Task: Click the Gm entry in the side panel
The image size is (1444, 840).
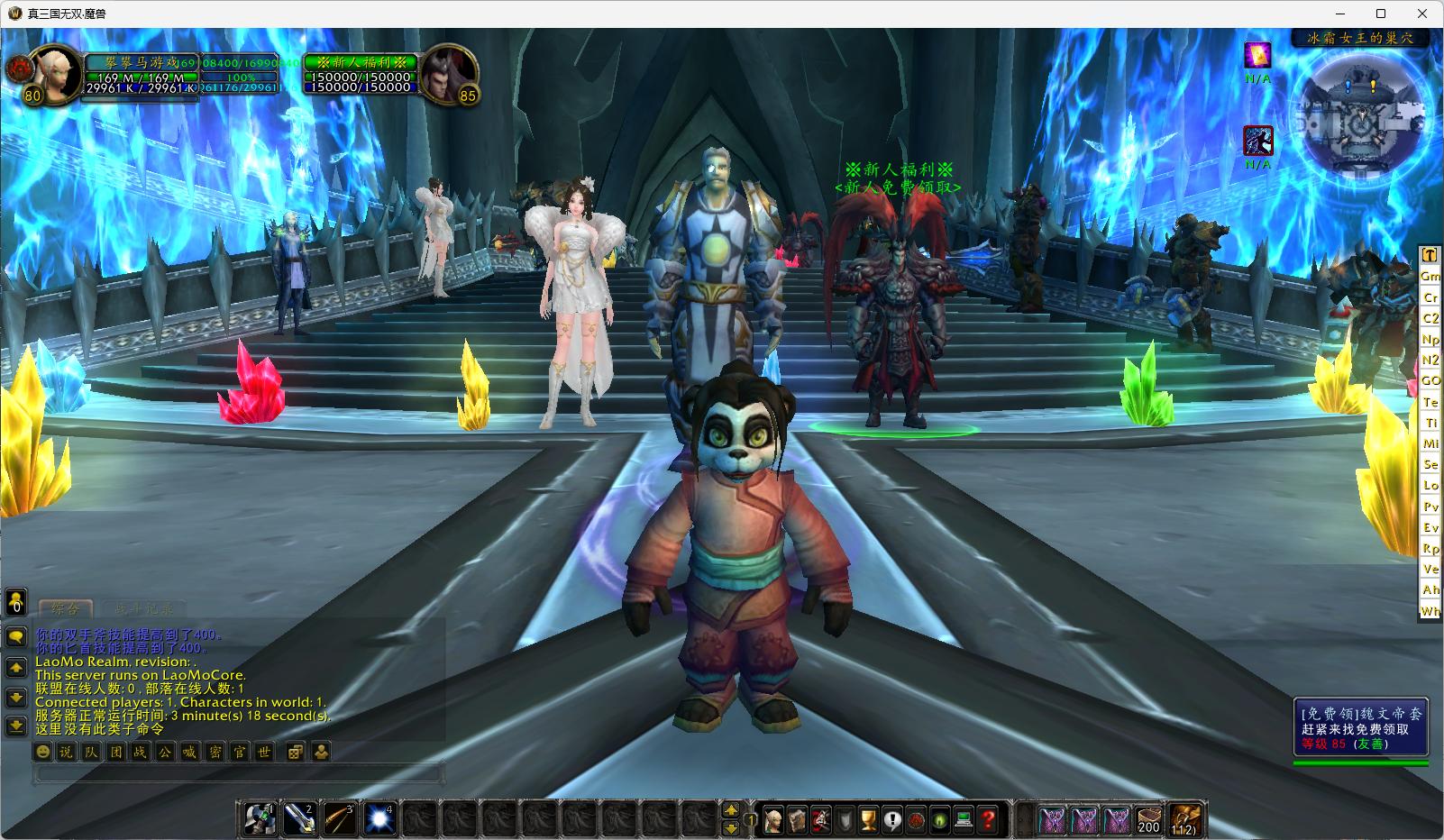Action: tap(1430, 276)
